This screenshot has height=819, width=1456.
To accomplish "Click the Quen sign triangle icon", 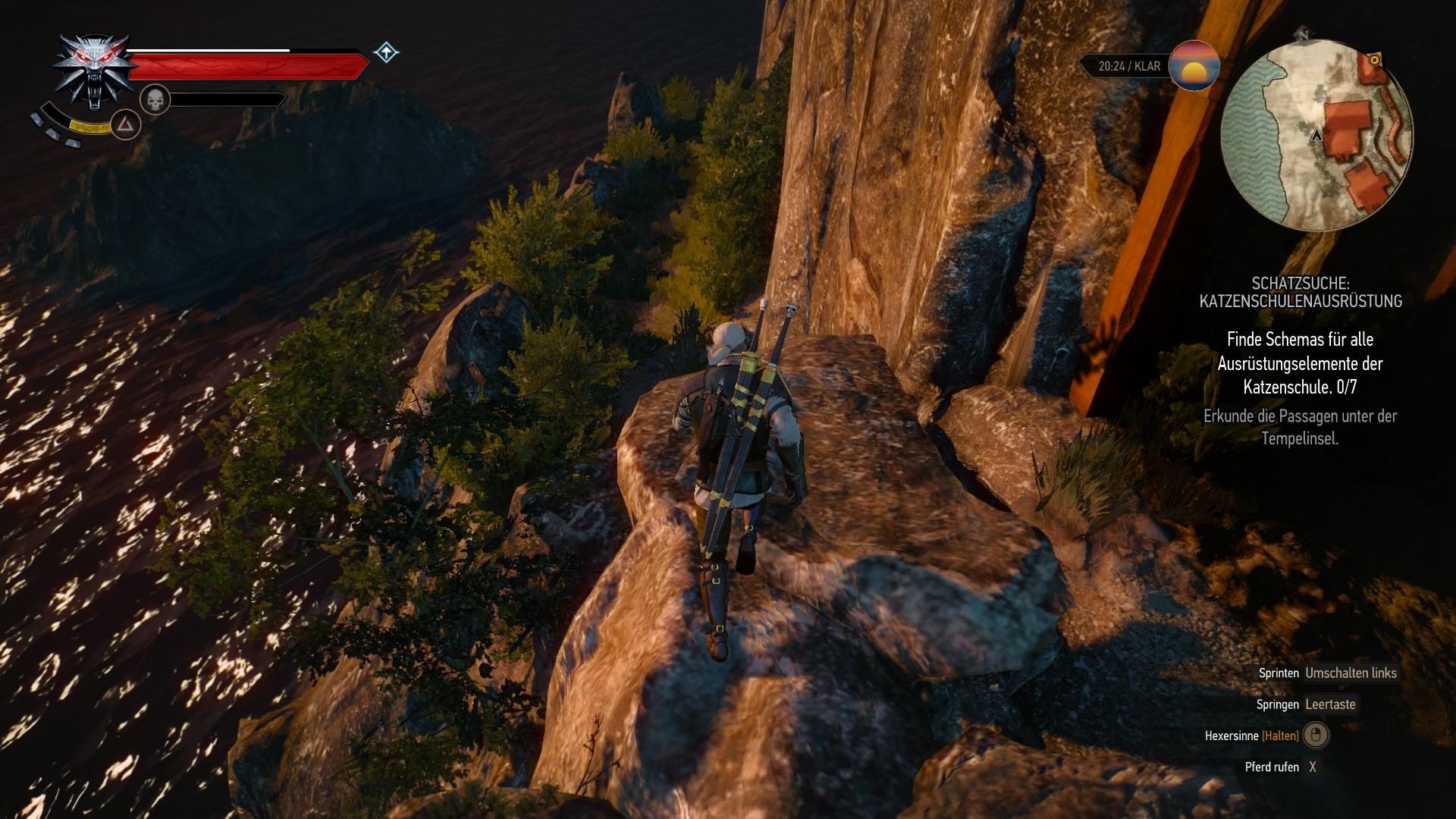I will click(125, 124).
